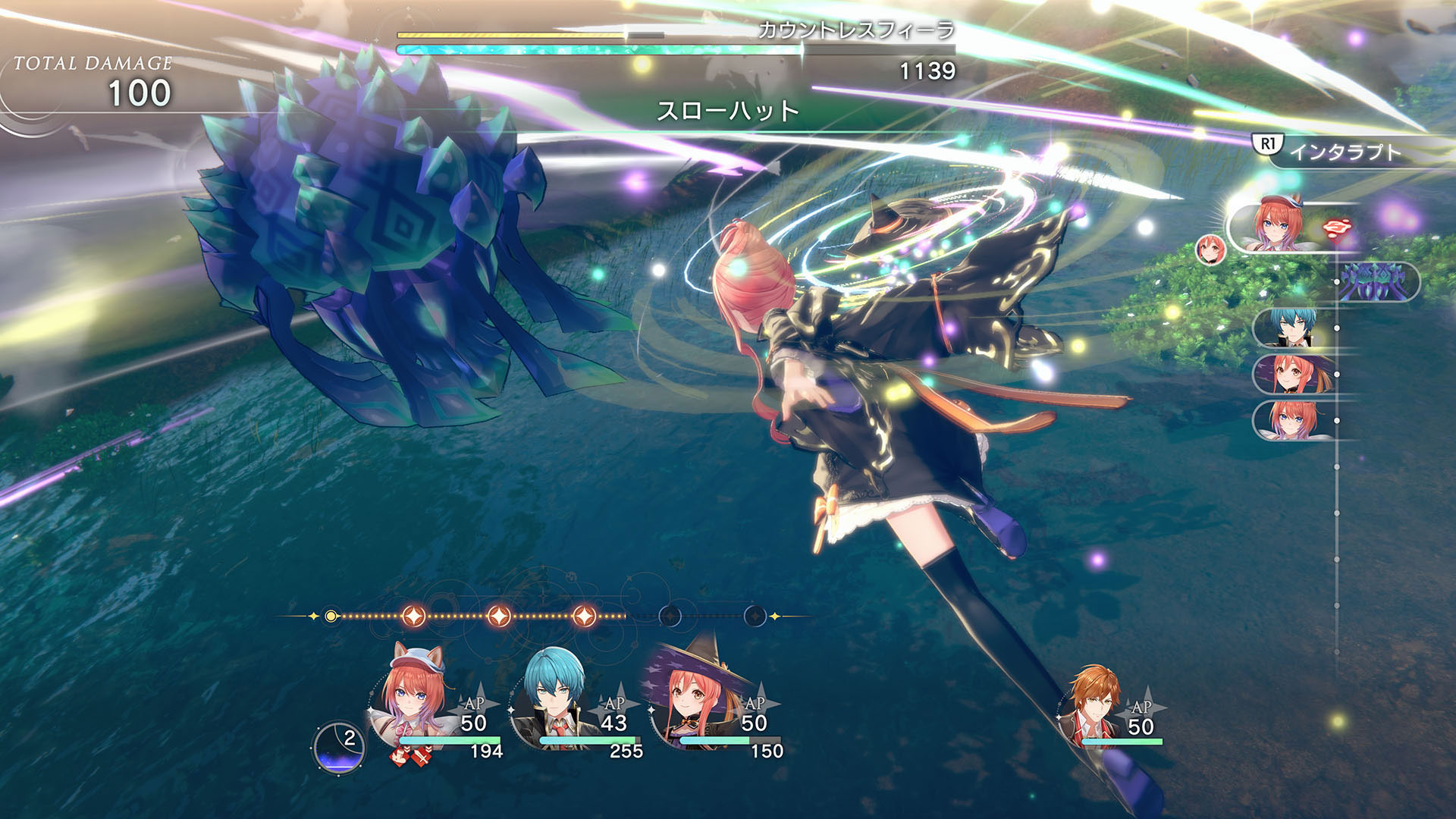The width and height of the screenshot is (1456, 819).
Task: Select the purple enemy icon in turn order
Action: pos(1376,282)
